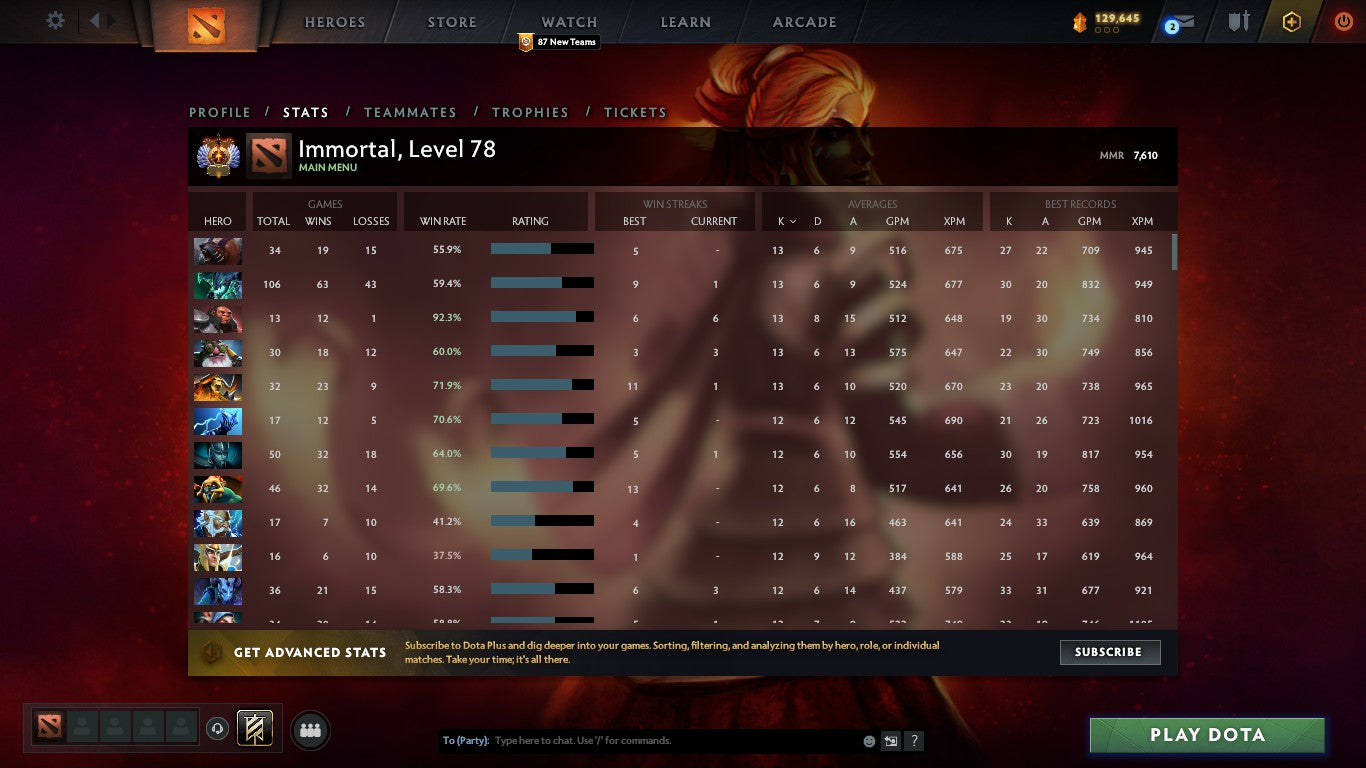Open the K column sort dropdown under Averages
The image size is (1366, 768).
(788, 221)
